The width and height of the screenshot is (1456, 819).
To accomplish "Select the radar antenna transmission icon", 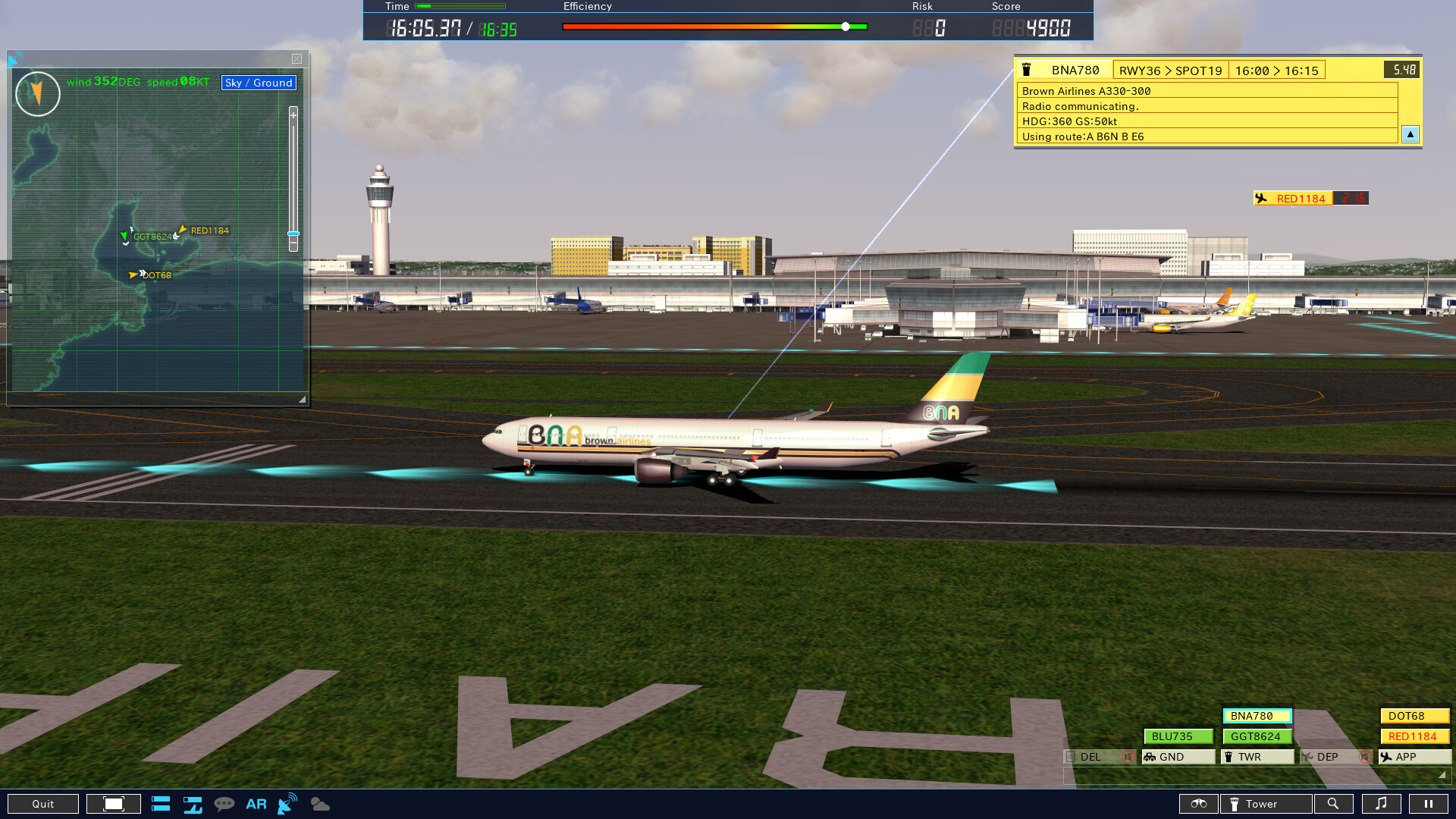I will click(286, 804).
